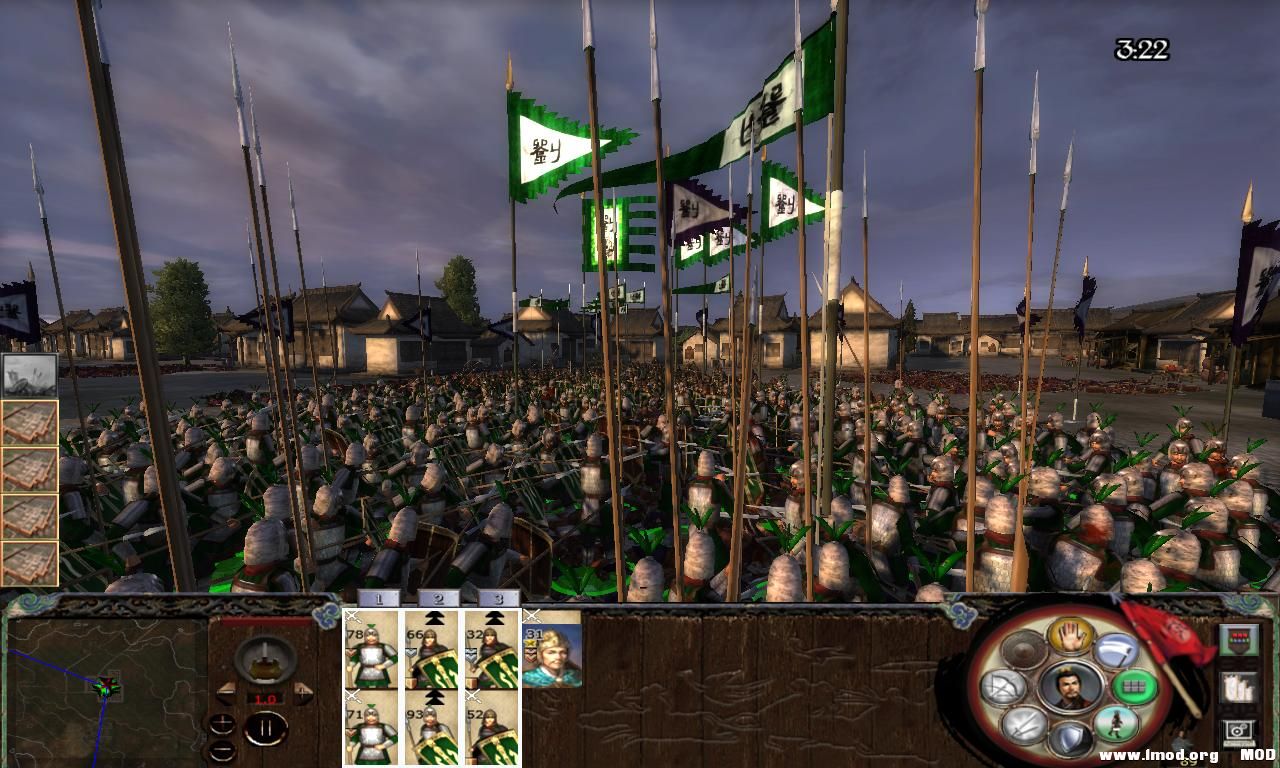1280x768 pixels.
Task: Click the general's portrait in the command wheel
Action: 1070,688
